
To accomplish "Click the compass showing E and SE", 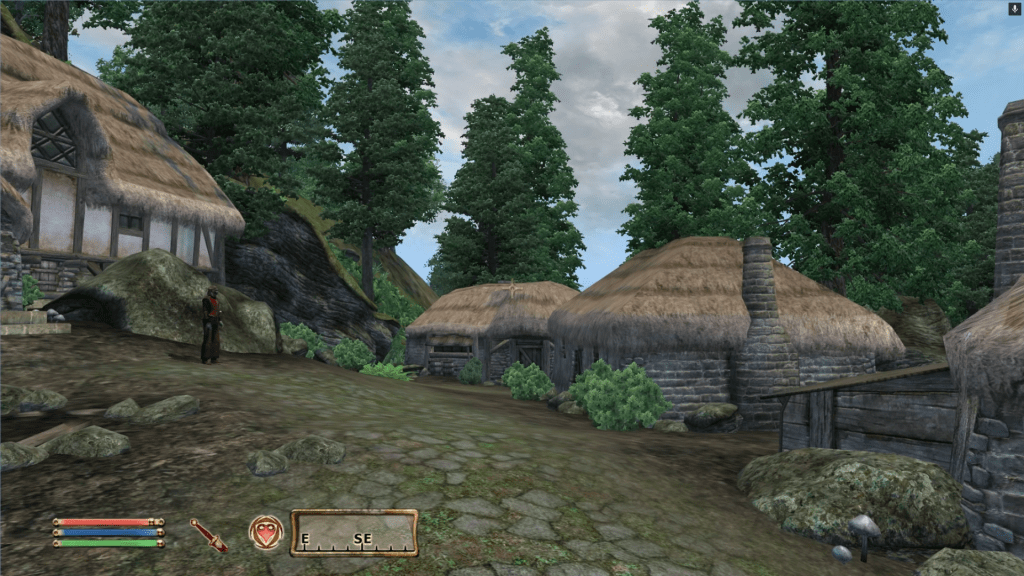I will pyautogui.click(x=354, y=533).
